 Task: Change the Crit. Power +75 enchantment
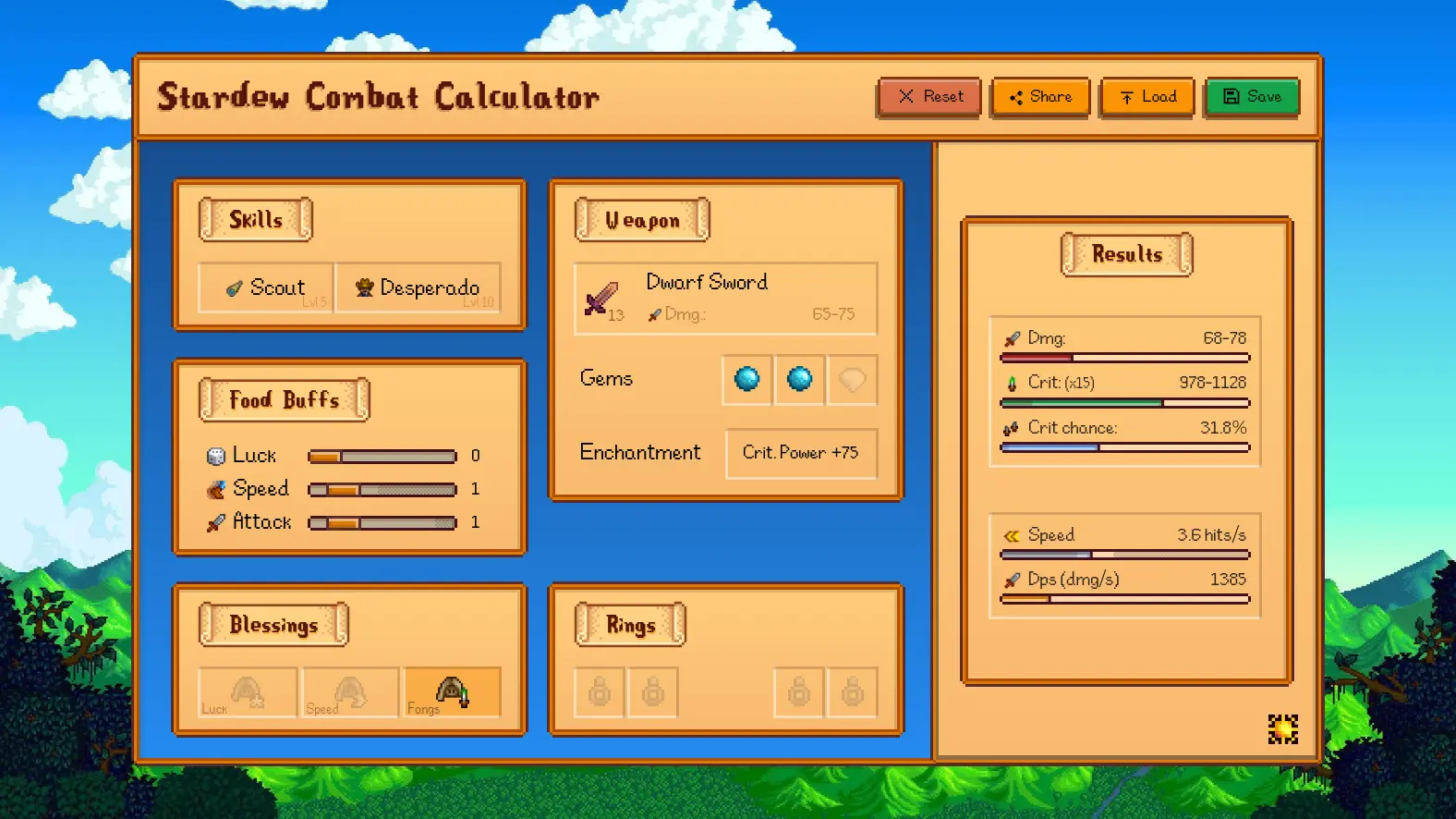(800, 453)
